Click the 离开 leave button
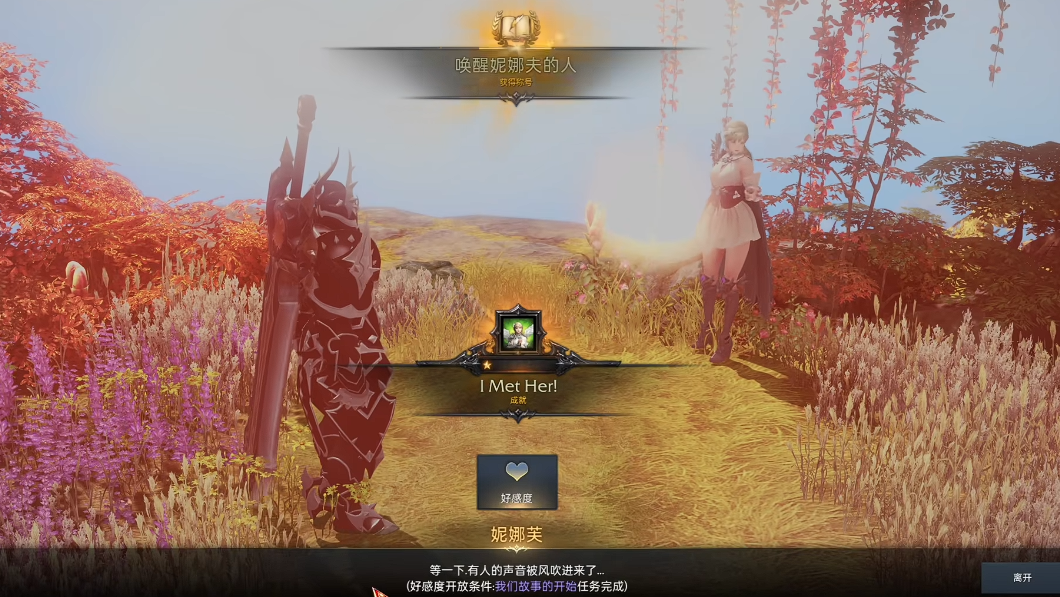1060x597 pixels. point(1021,577)
